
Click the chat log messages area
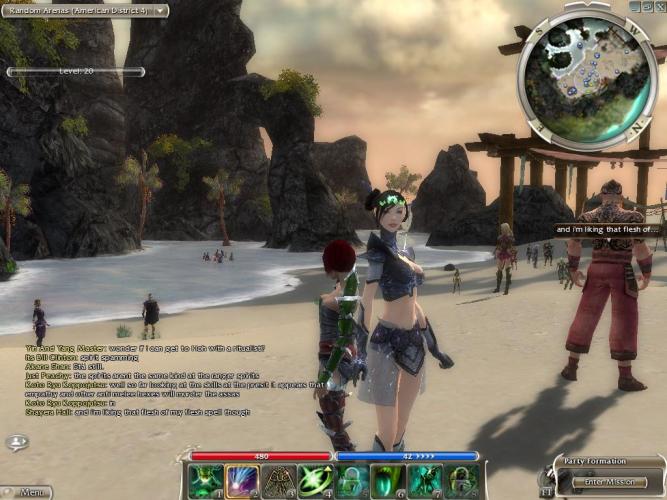pyautogui.click(x=150, y=380)
